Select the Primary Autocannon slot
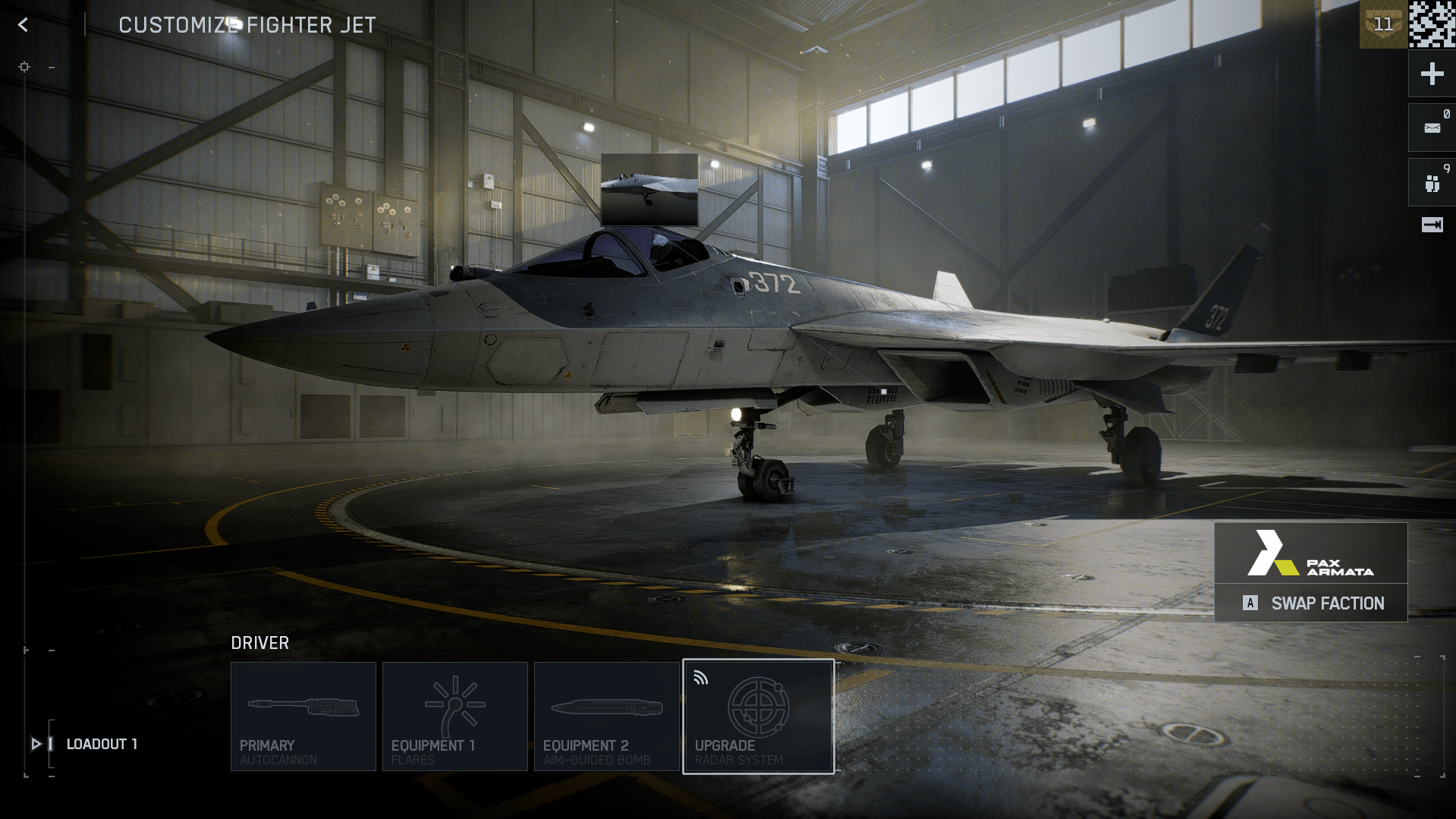This screenshot has height=819, width=1456. 303,716
